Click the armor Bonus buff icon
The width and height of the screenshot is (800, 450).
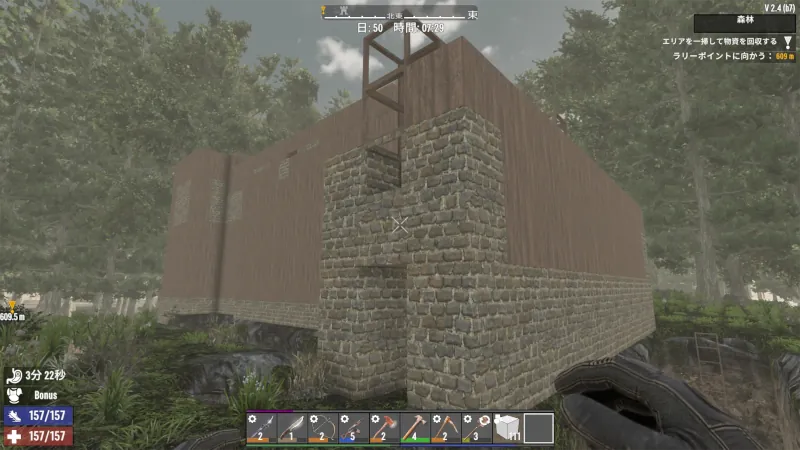(14, 395)
